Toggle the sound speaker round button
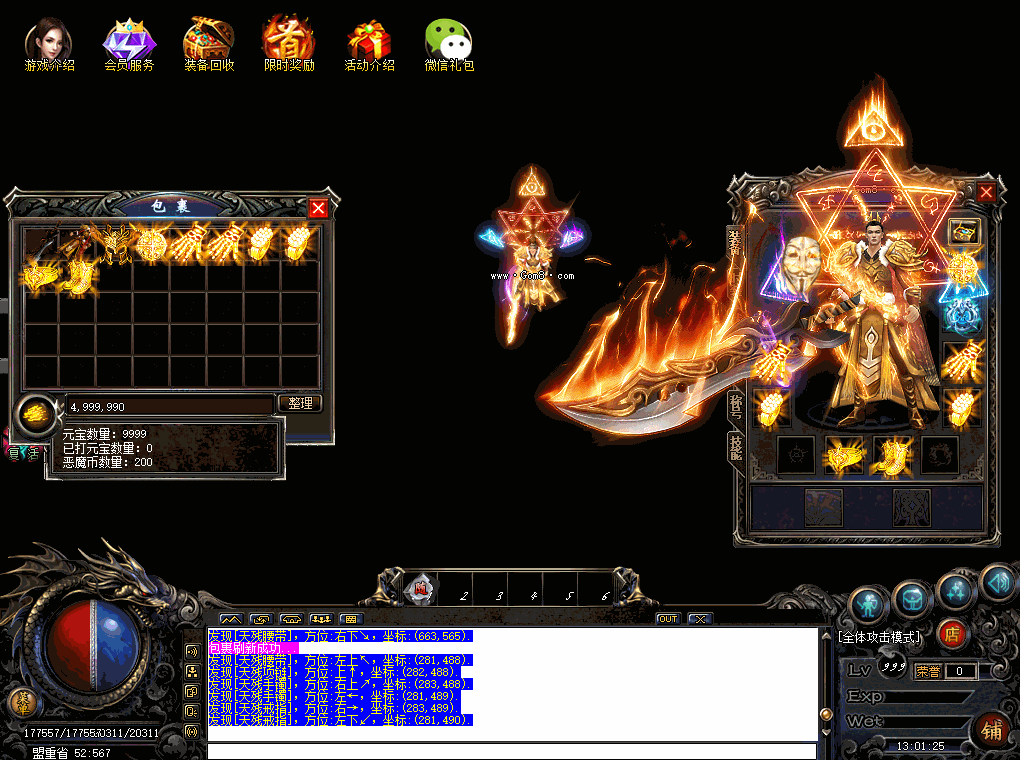Screen dimensions: 1020x760 coord(996,582)
